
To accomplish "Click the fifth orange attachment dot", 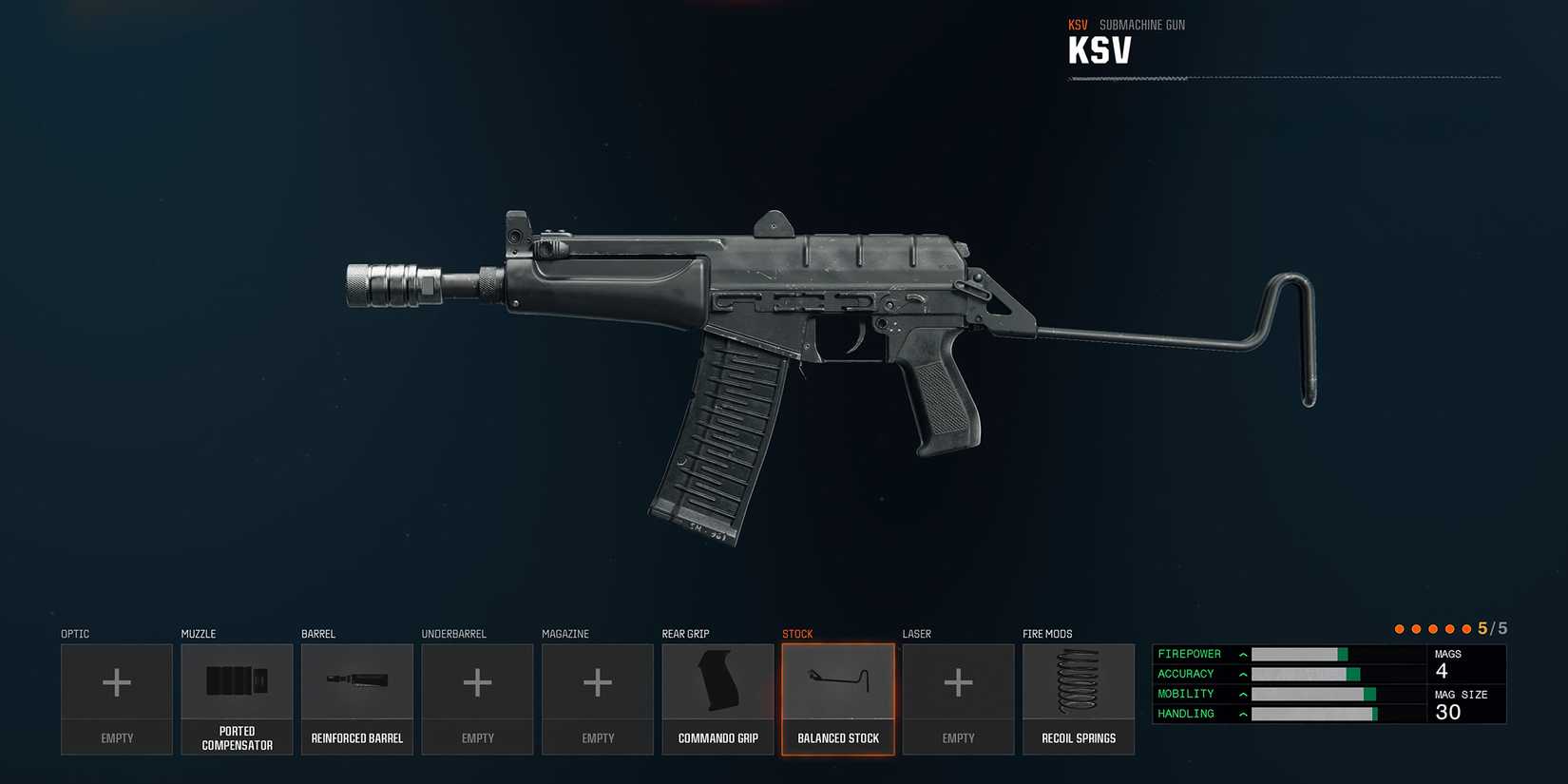I will 1467,628.
